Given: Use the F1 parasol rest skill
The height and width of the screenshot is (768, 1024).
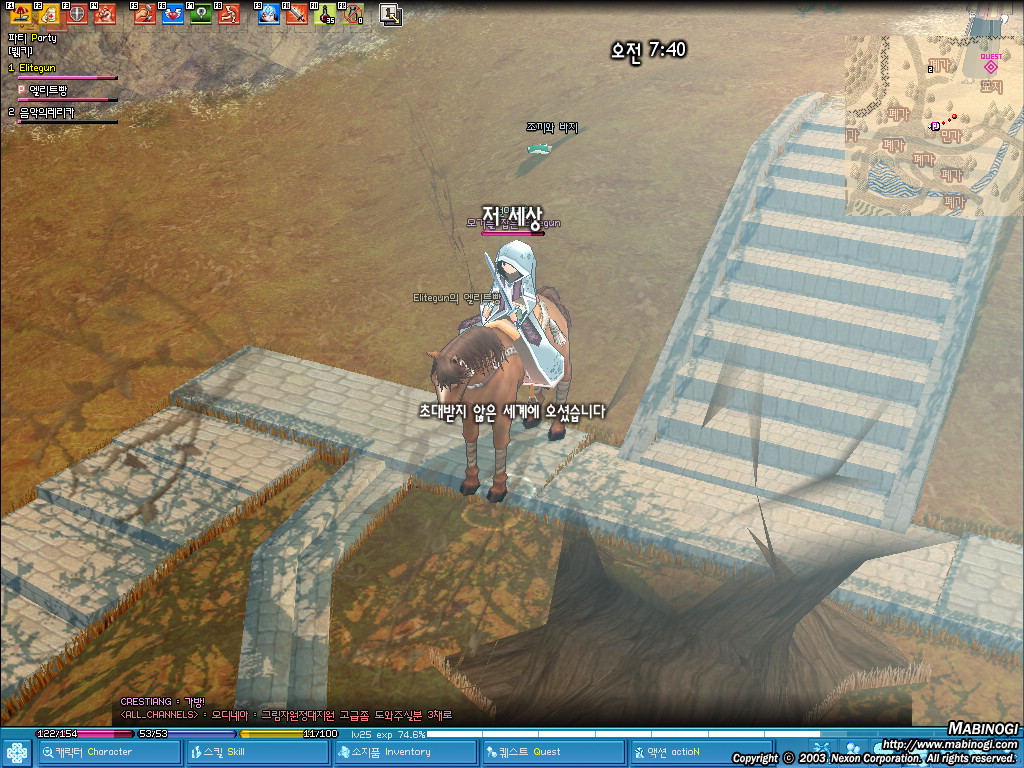Looking at the screenshot, I should tap(20, 14).
